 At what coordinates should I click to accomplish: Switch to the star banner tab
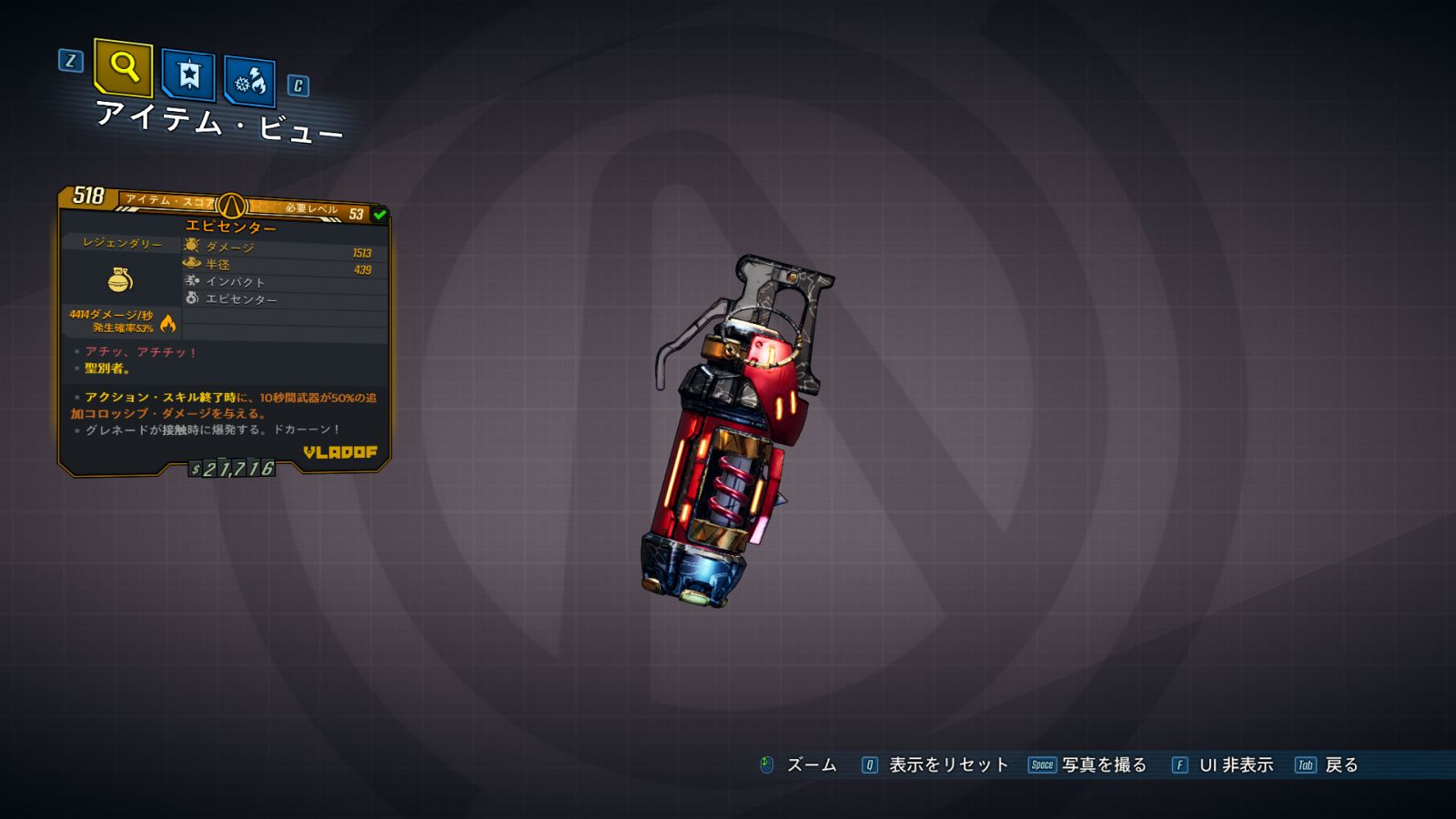click(188, 75)
